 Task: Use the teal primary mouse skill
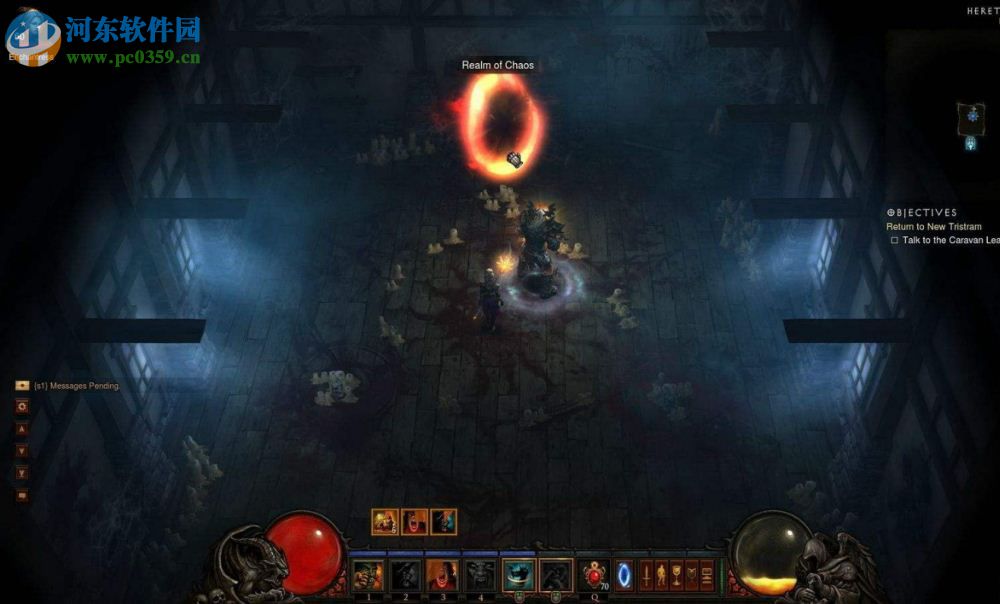tap(518, 575)
